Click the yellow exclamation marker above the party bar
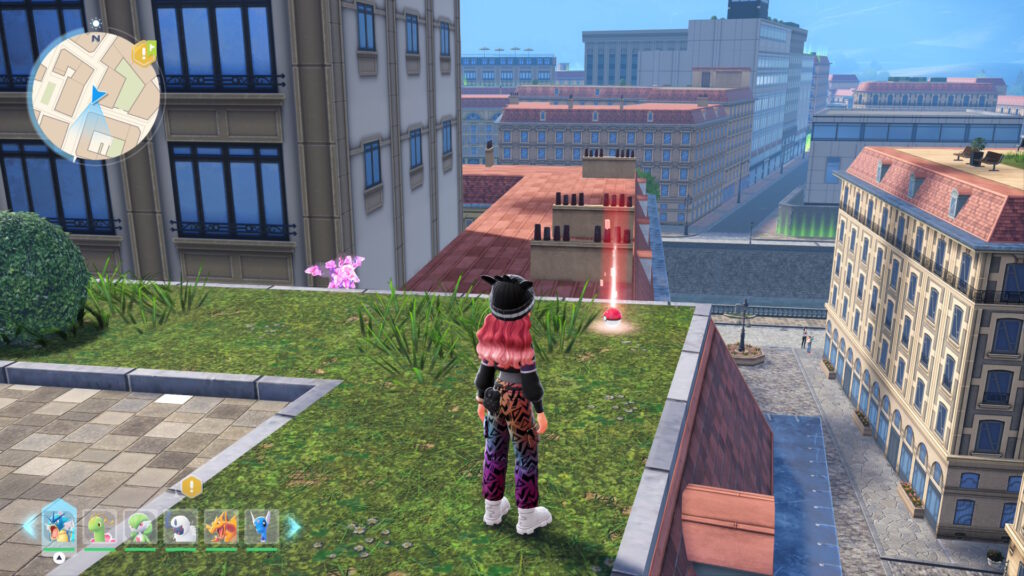 (191, 487)
